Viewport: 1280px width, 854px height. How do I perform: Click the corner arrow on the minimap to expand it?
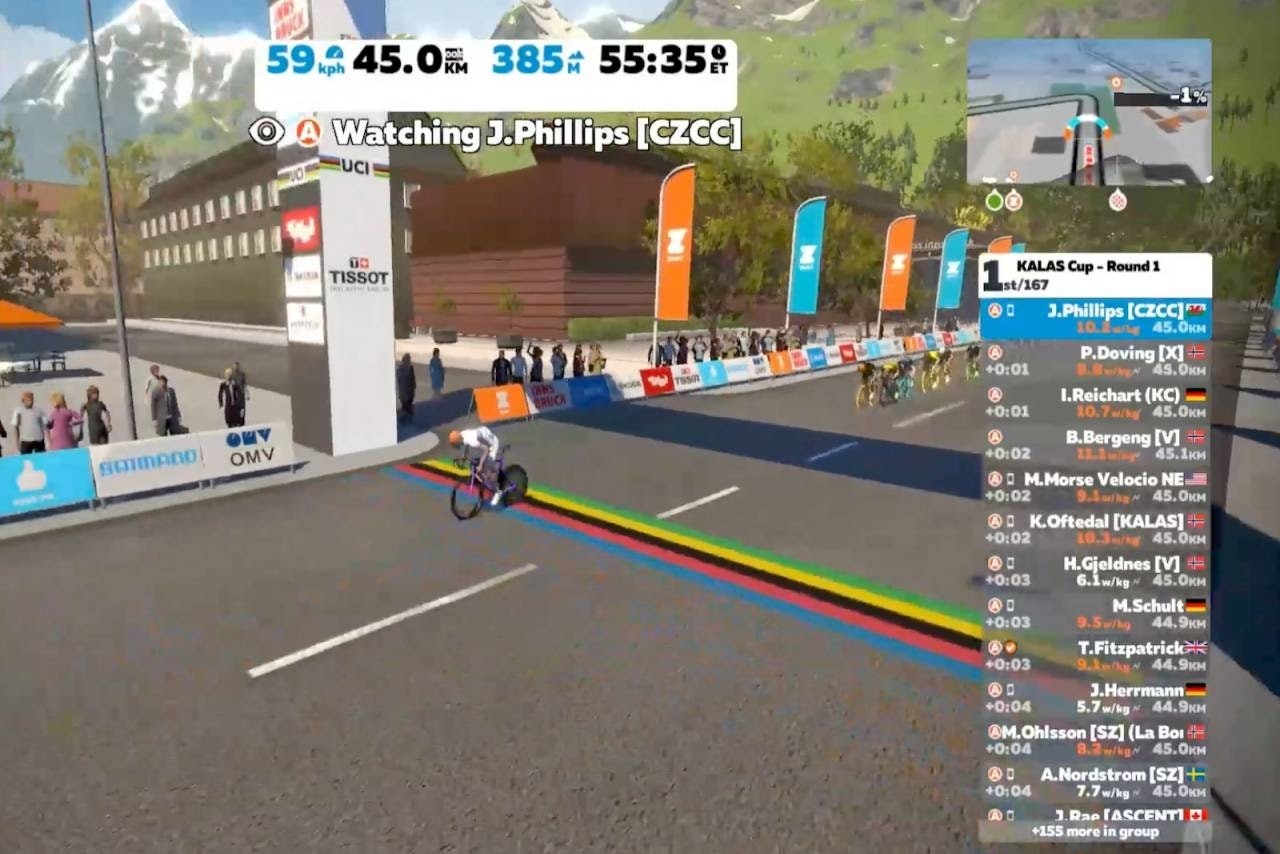tap(1210, 178)
